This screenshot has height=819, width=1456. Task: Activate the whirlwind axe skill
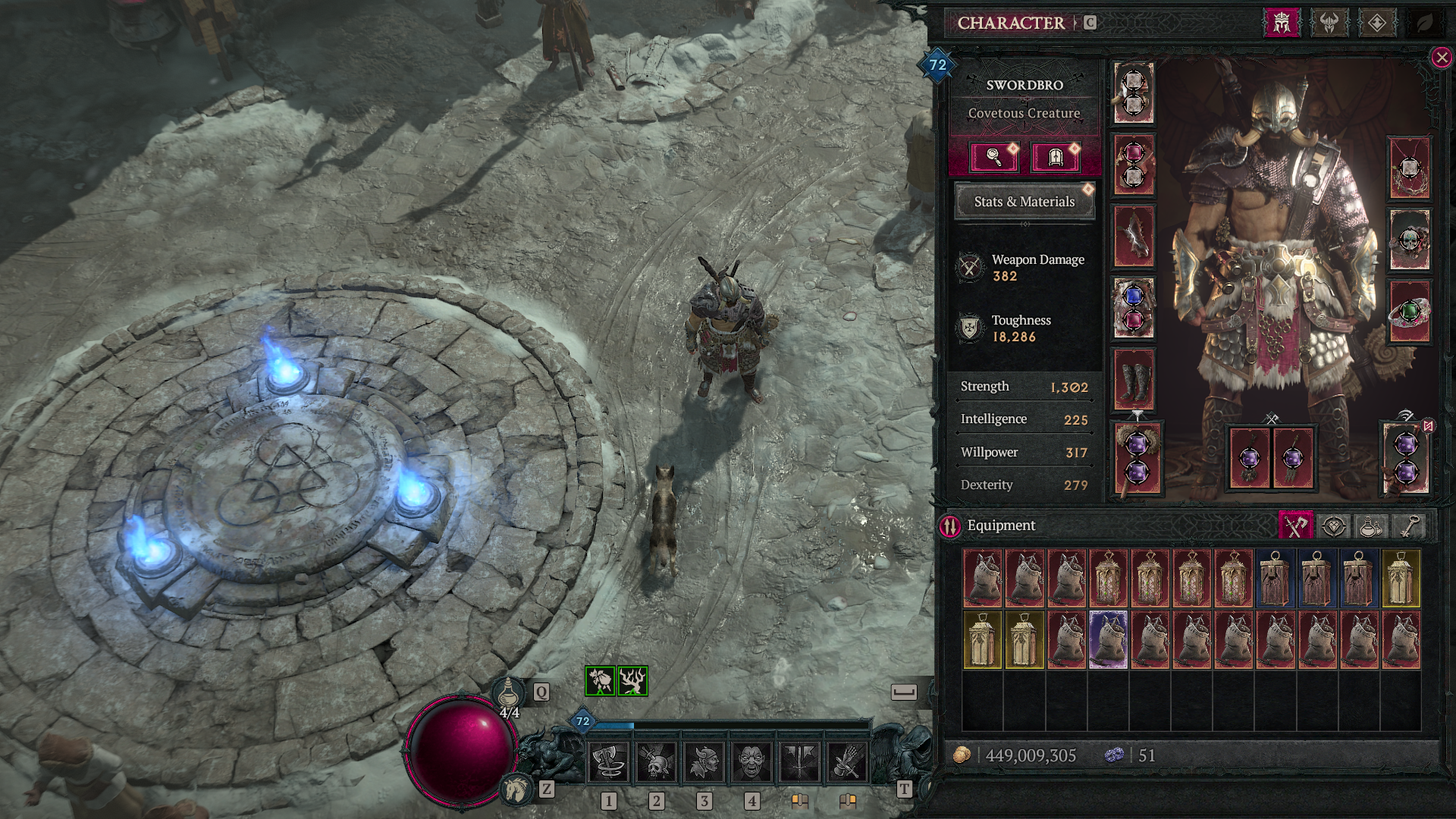click(609, 761)
